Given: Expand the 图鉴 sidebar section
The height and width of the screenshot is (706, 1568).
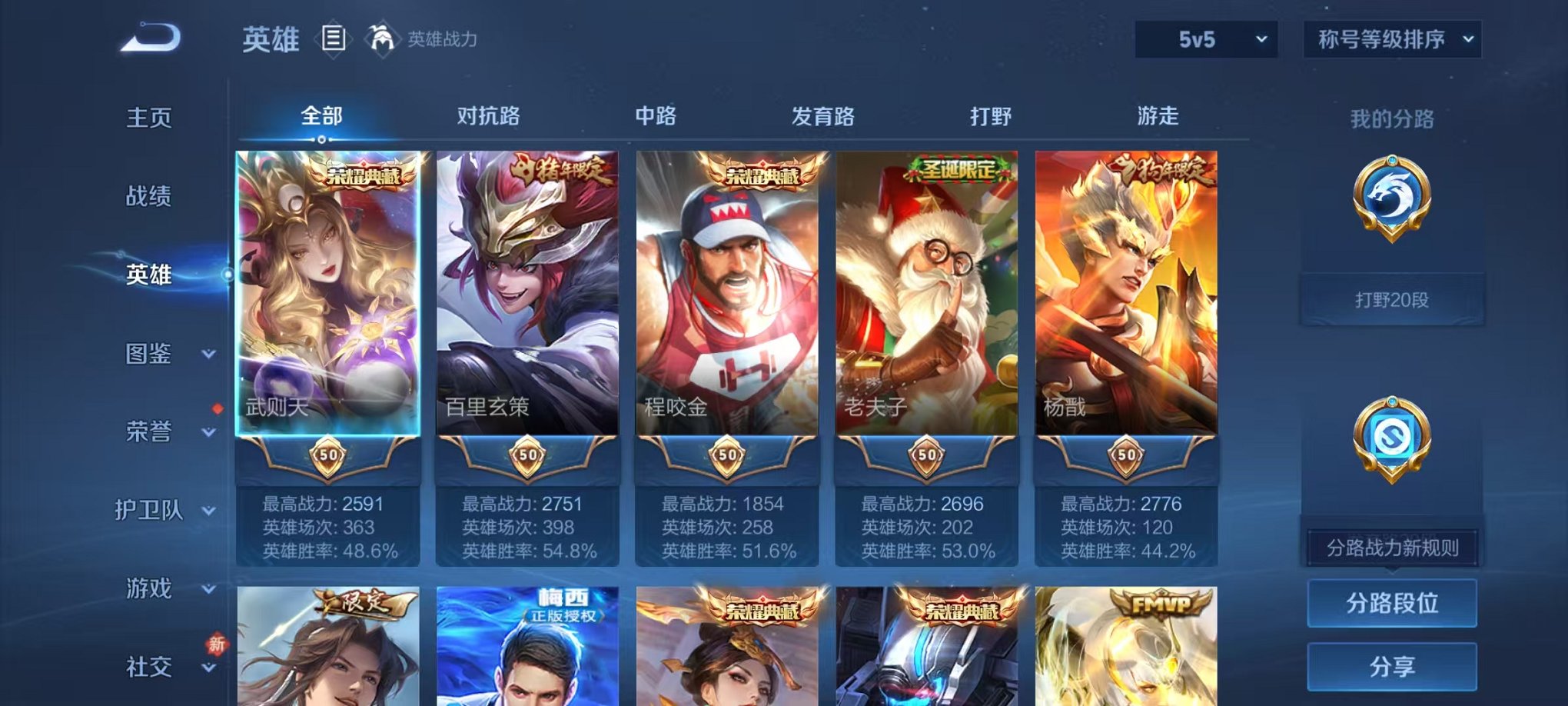Looking at the screenshot, I should tap(149, 355).
